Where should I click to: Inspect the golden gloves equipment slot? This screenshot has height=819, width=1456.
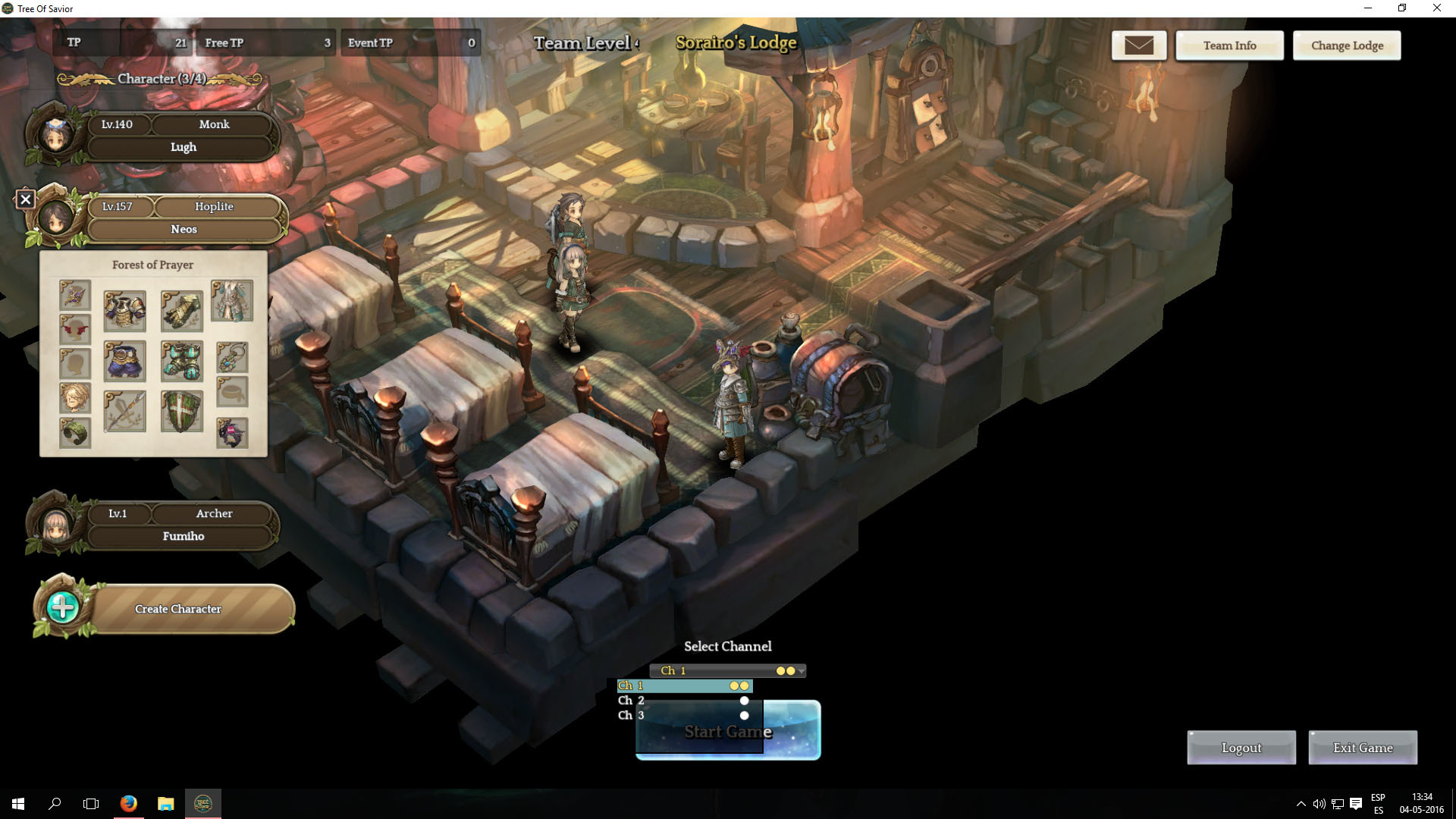coord(182,311)
